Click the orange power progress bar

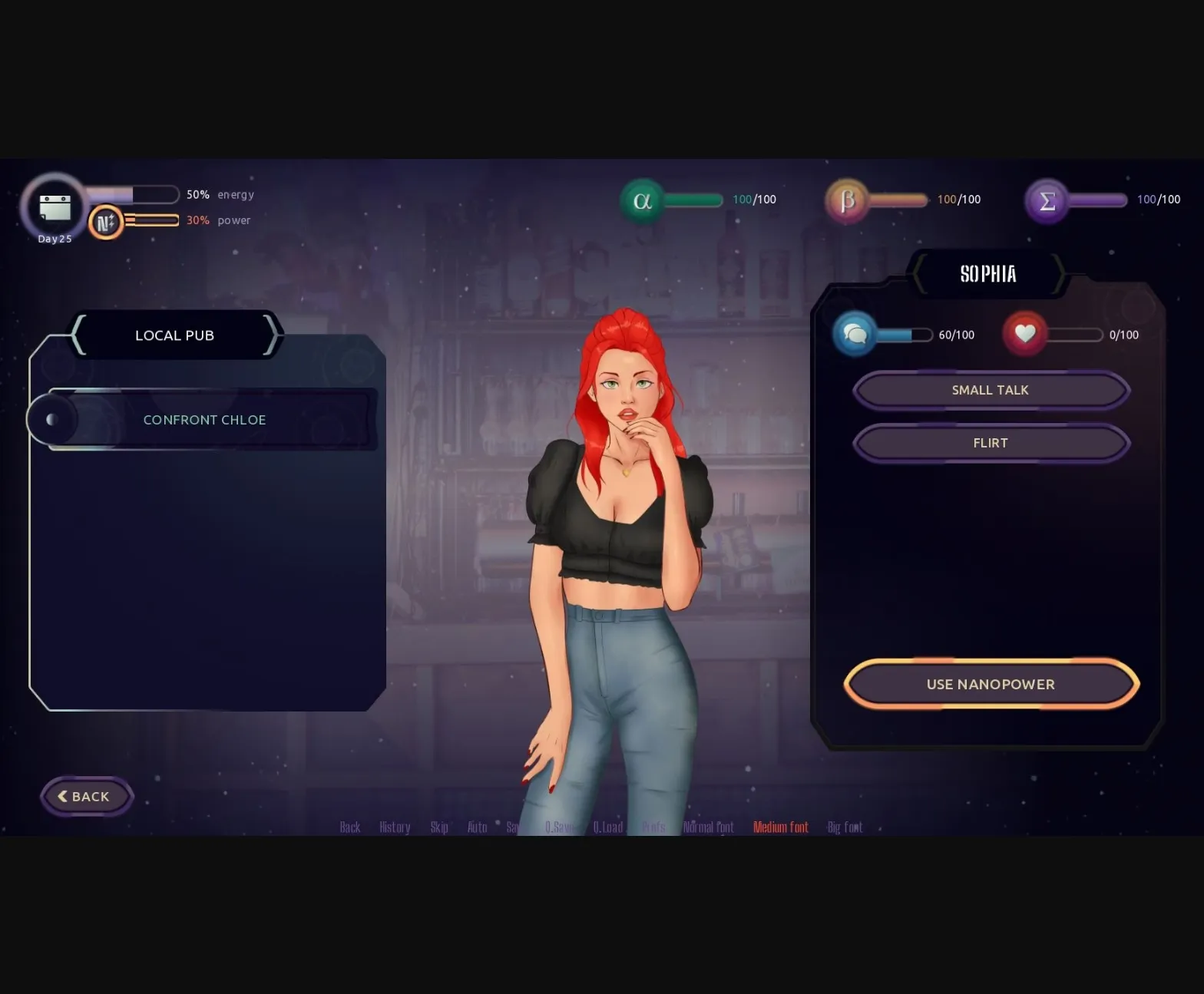pyautogui.click(x=150, y=220)
